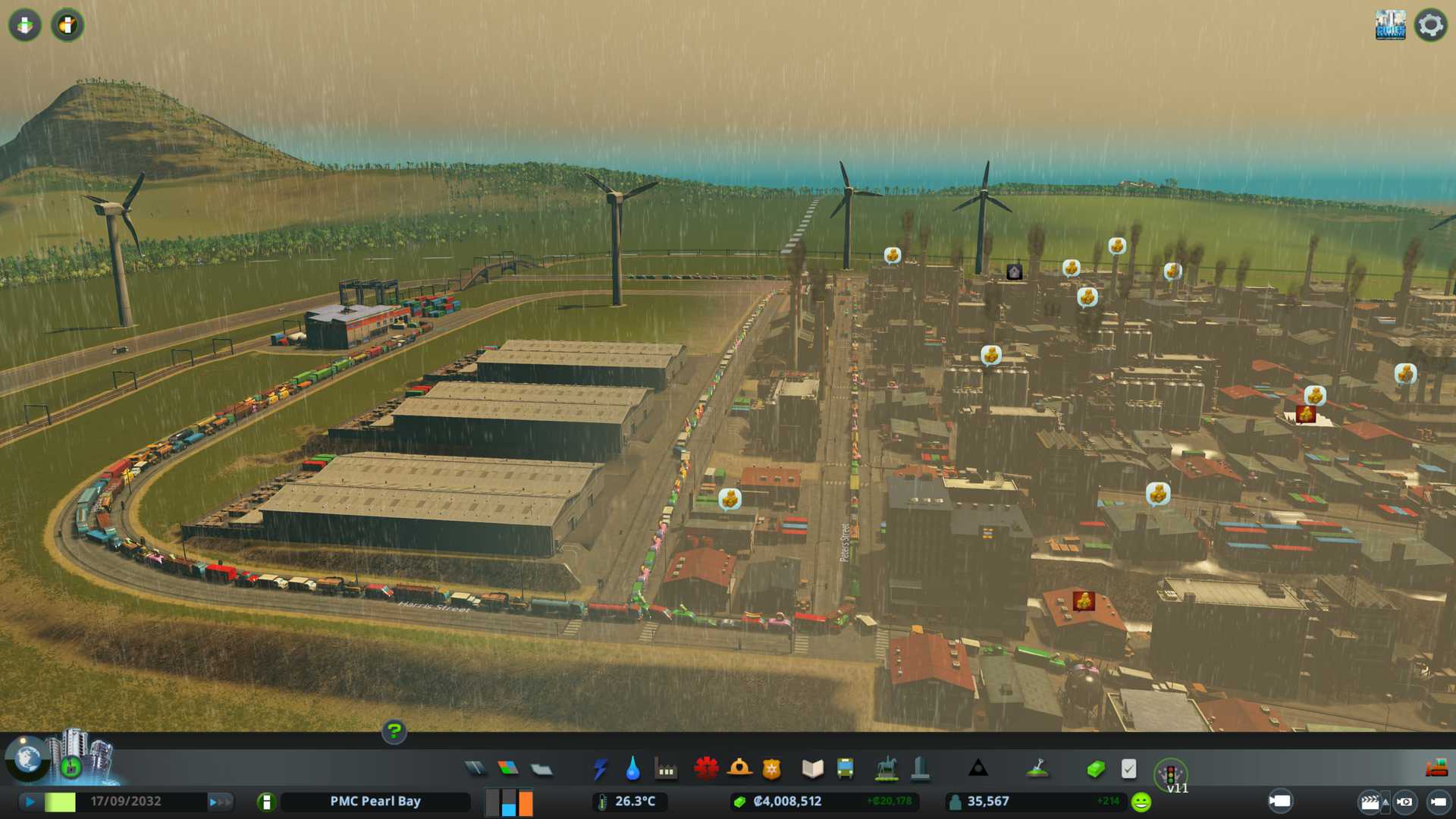The width and height of the screenshot is (1456, 819).
Task: Open the Education book menu
Action: click(812, 769)
